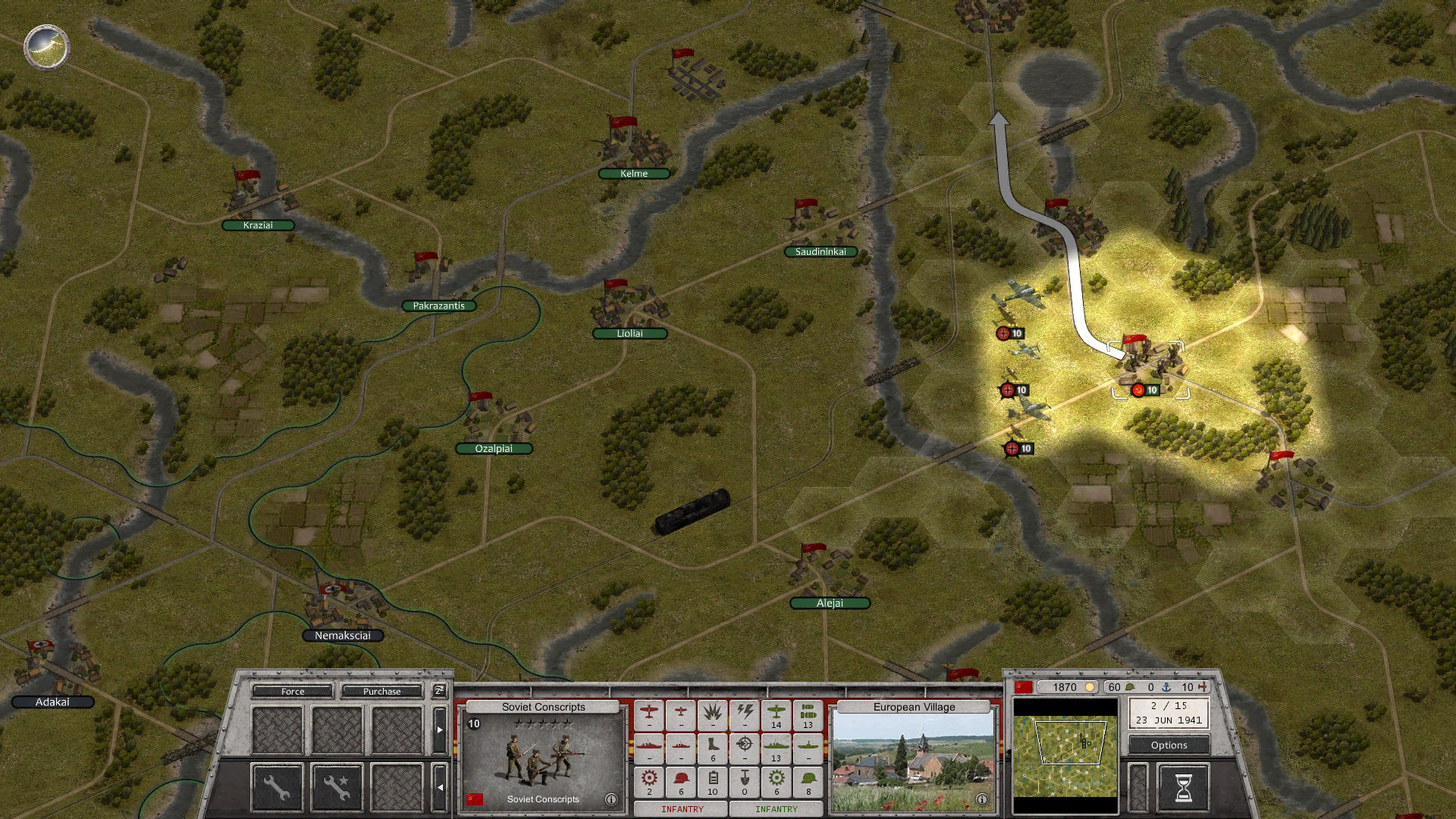The height and width of the screenshot is (819, 1456).
Task: Select the red INFANTRY tab
Action: click(x=682, y=810)
